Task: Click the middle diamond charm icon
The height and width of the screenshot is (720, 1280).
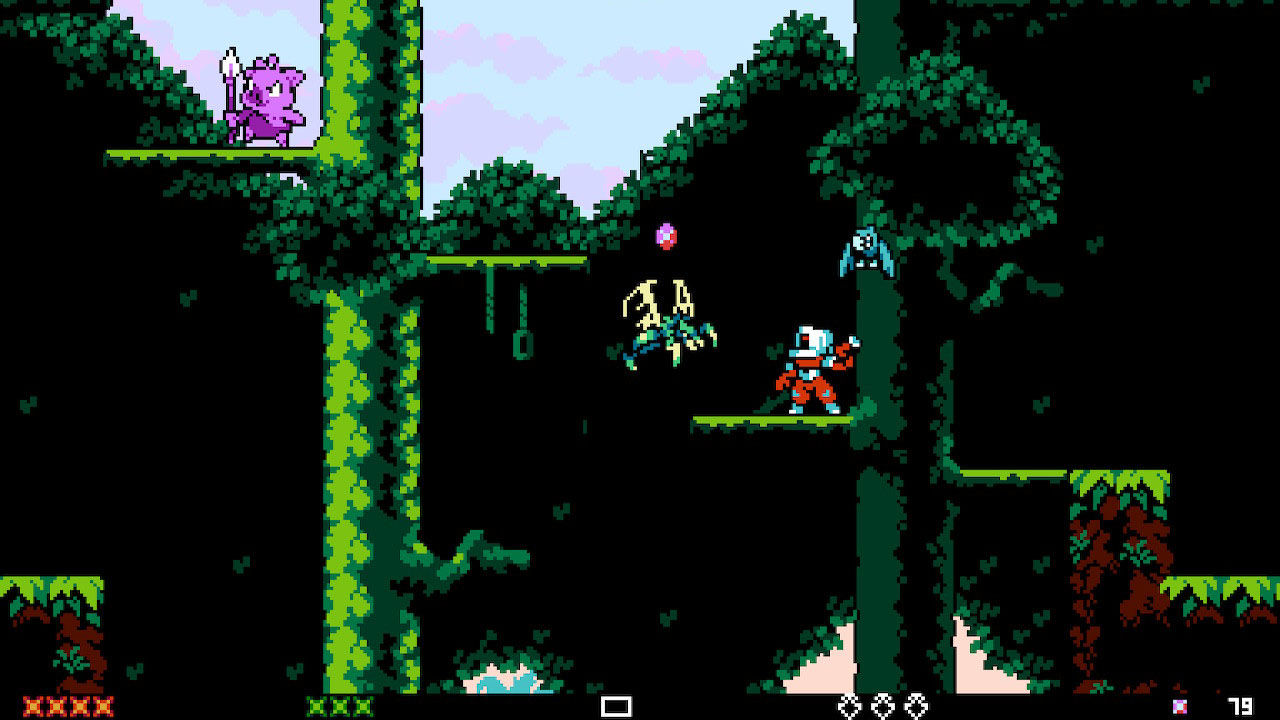Action: click(x=883, y=707)
